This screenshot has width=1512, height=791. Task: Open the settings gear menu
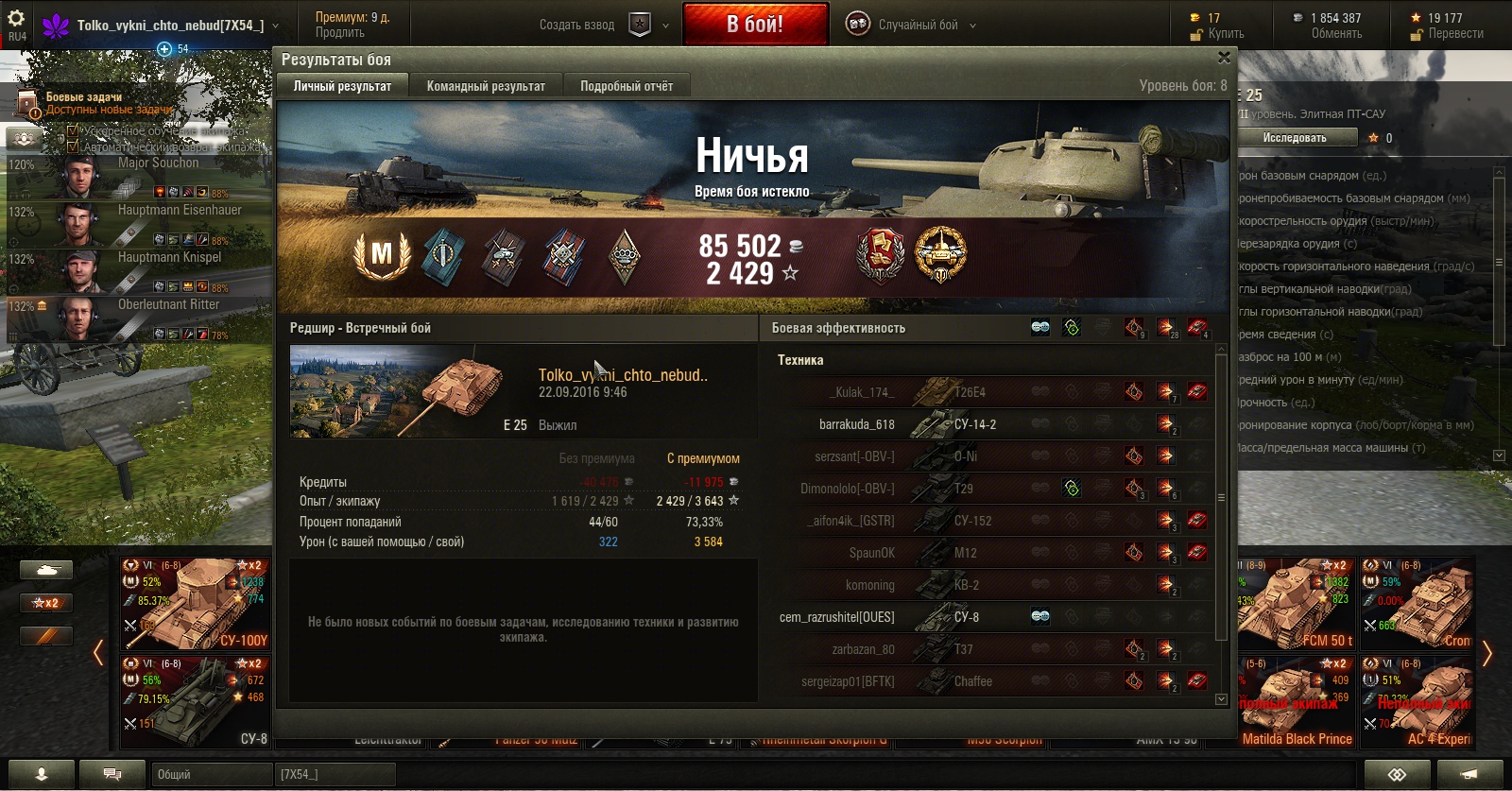tap(16, 19)
